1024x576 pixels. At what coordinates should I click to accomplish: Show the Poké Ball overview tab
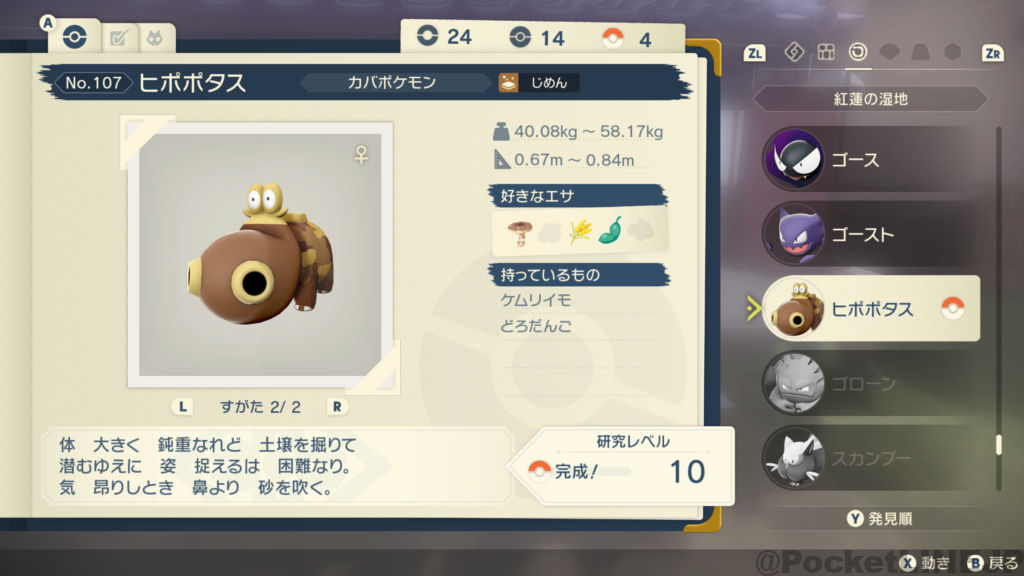(x=74, y=38)
